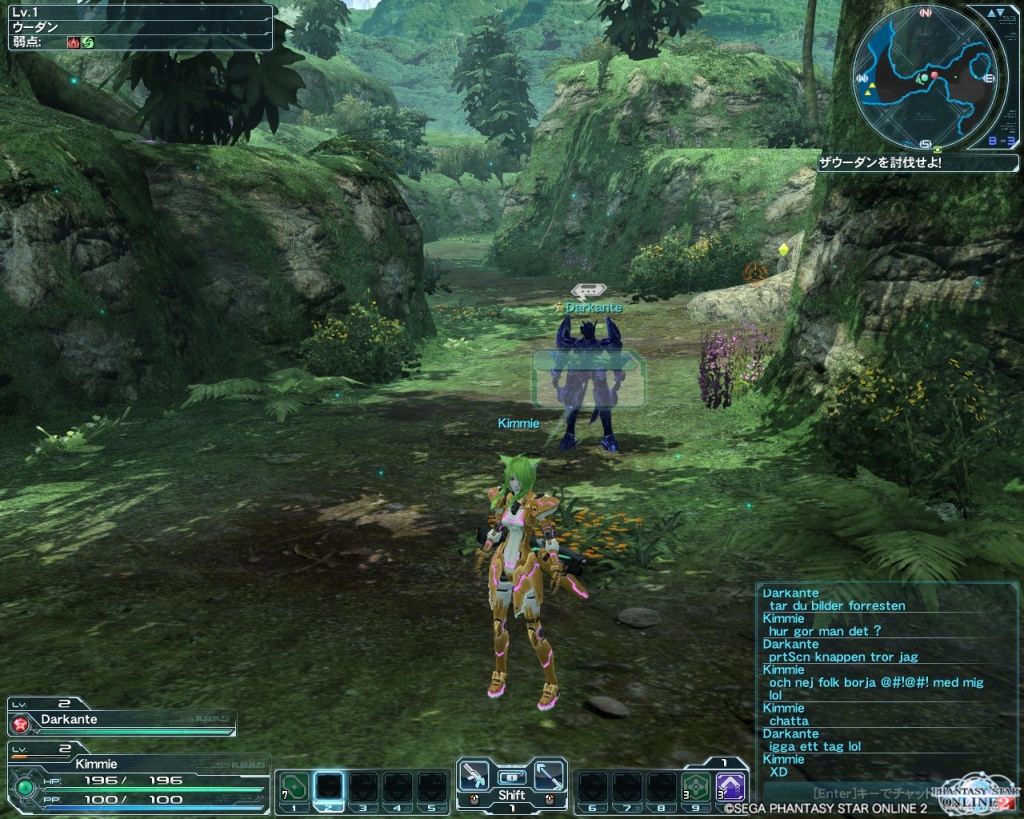This screenshot has width=1024, height=819.
Task: Choose the blade weapon icon in the palette
Action: [x=548, y=776]
